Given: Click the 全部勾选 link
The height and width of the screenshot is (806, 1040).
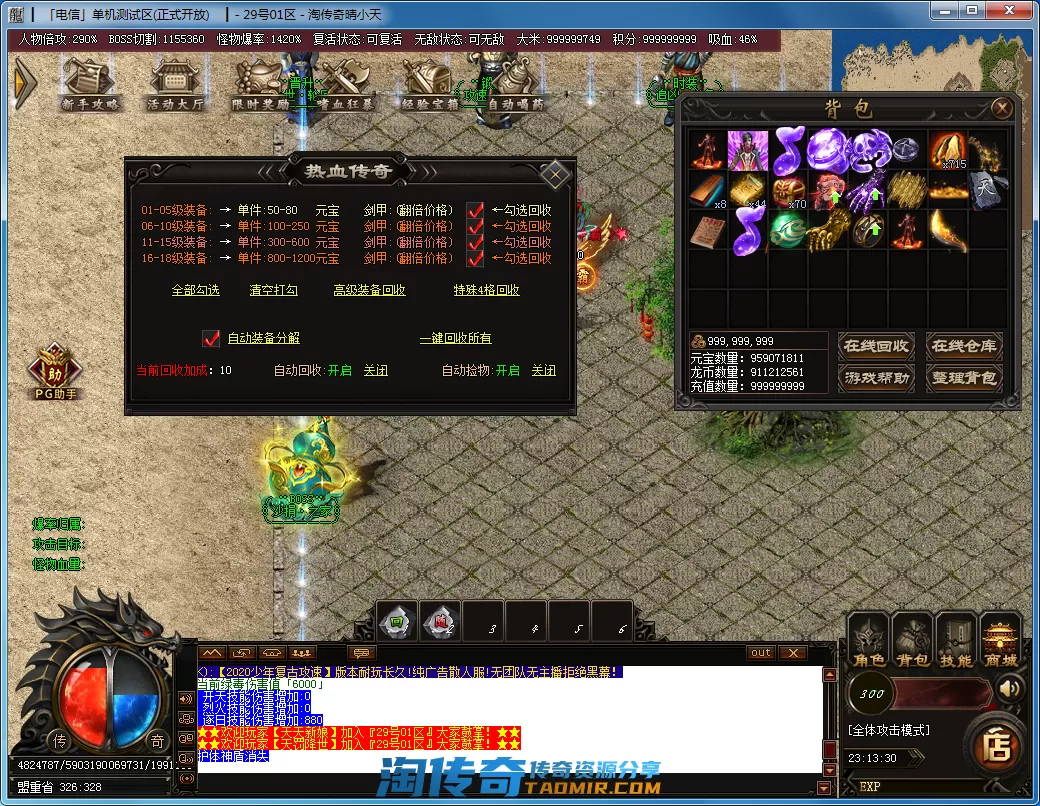Looking at the screenshot, I should (x=196, y=290).
